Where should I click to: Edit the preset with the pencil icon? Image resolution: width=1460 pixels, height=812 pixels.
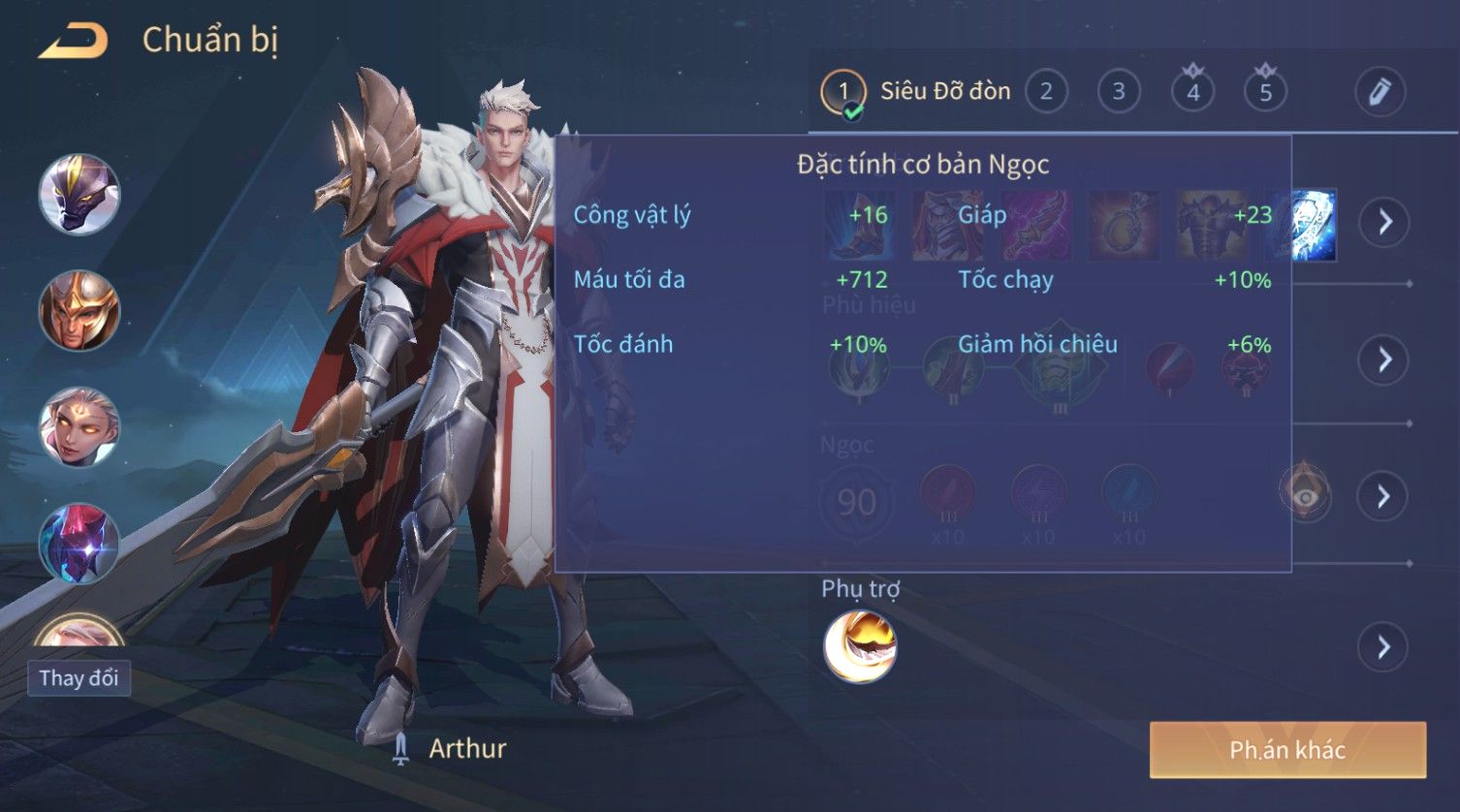pyautogui.click(x=1380, y=92)
